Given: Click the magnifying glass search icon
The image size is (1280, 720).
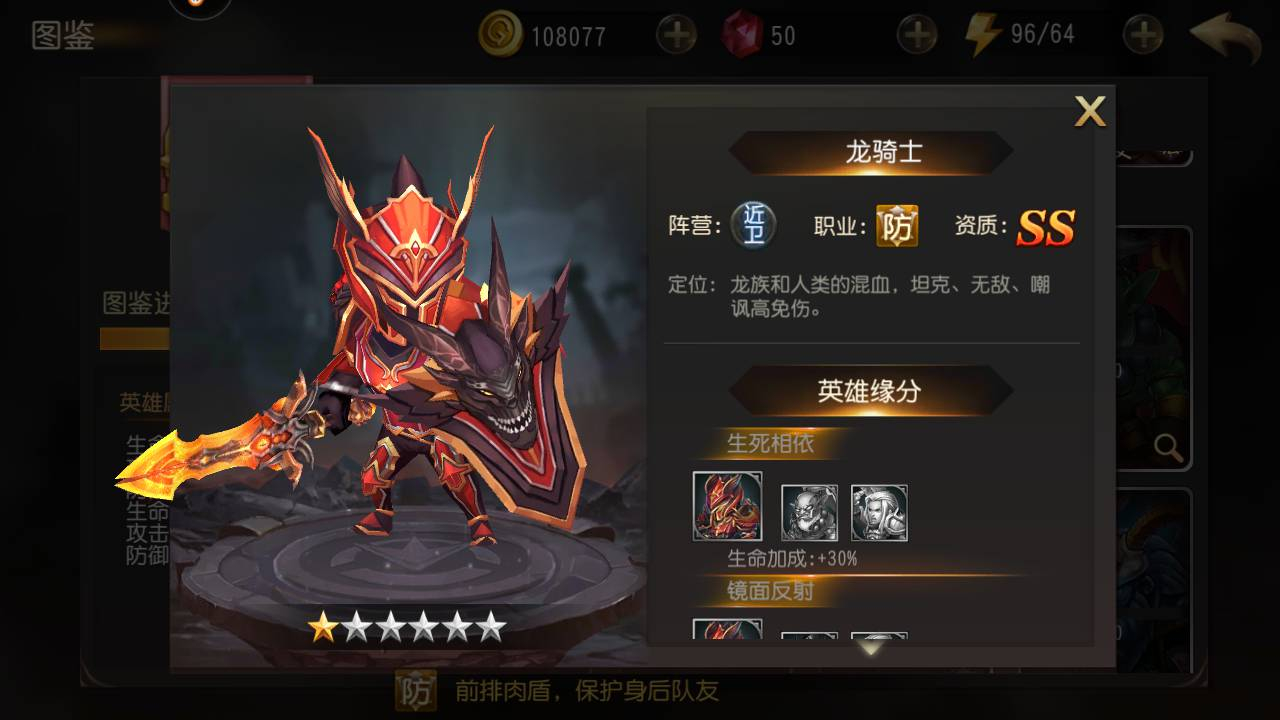Looking at the screenshot, I should (1167, 447).
